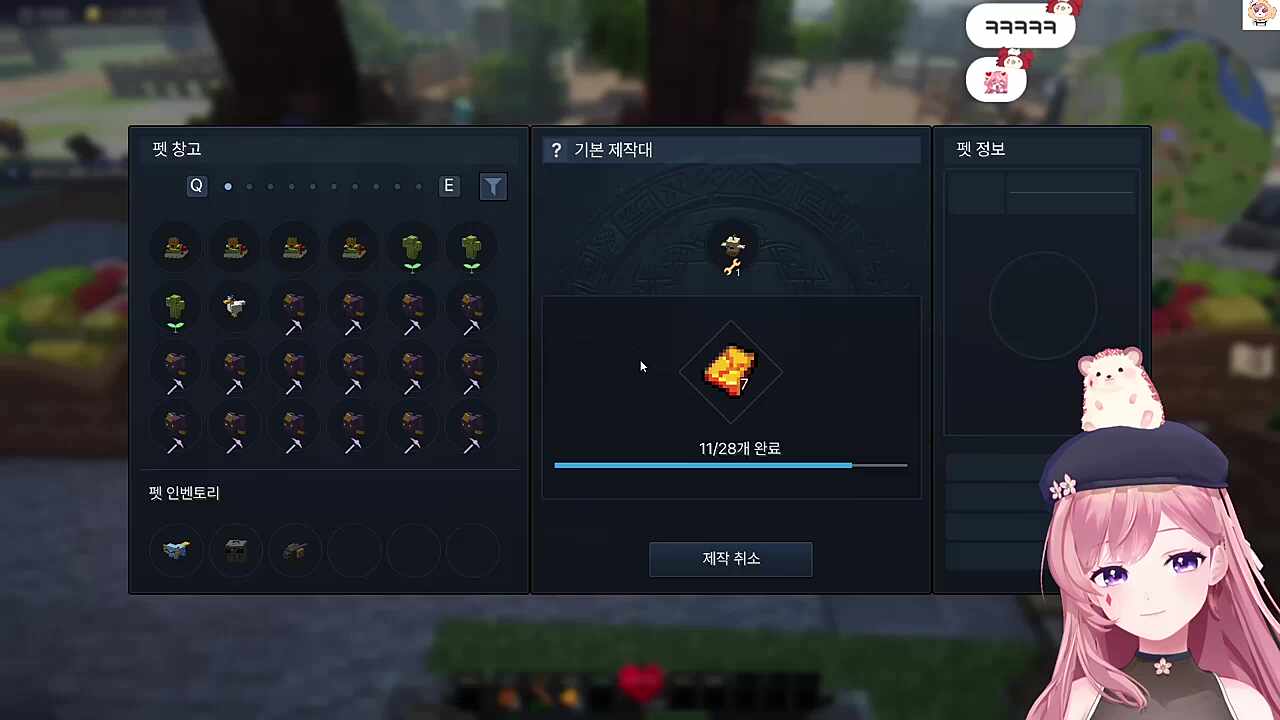Click the crafting progress bar showing 11/28
Screen dimensions: 1280x720
click(x=730, y=465)
